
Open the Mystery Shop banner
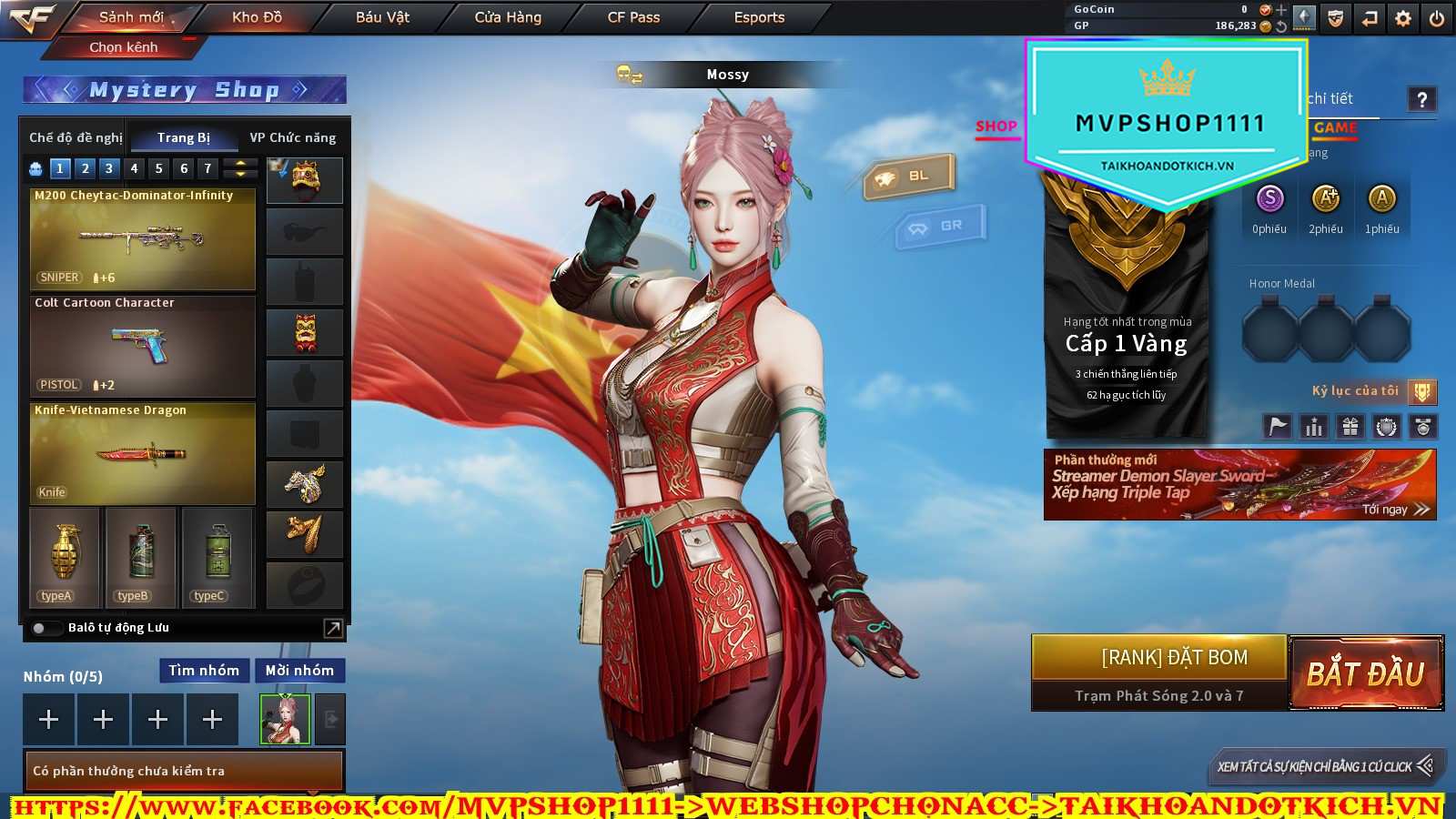pyautogui.click(x=184, y=90)
